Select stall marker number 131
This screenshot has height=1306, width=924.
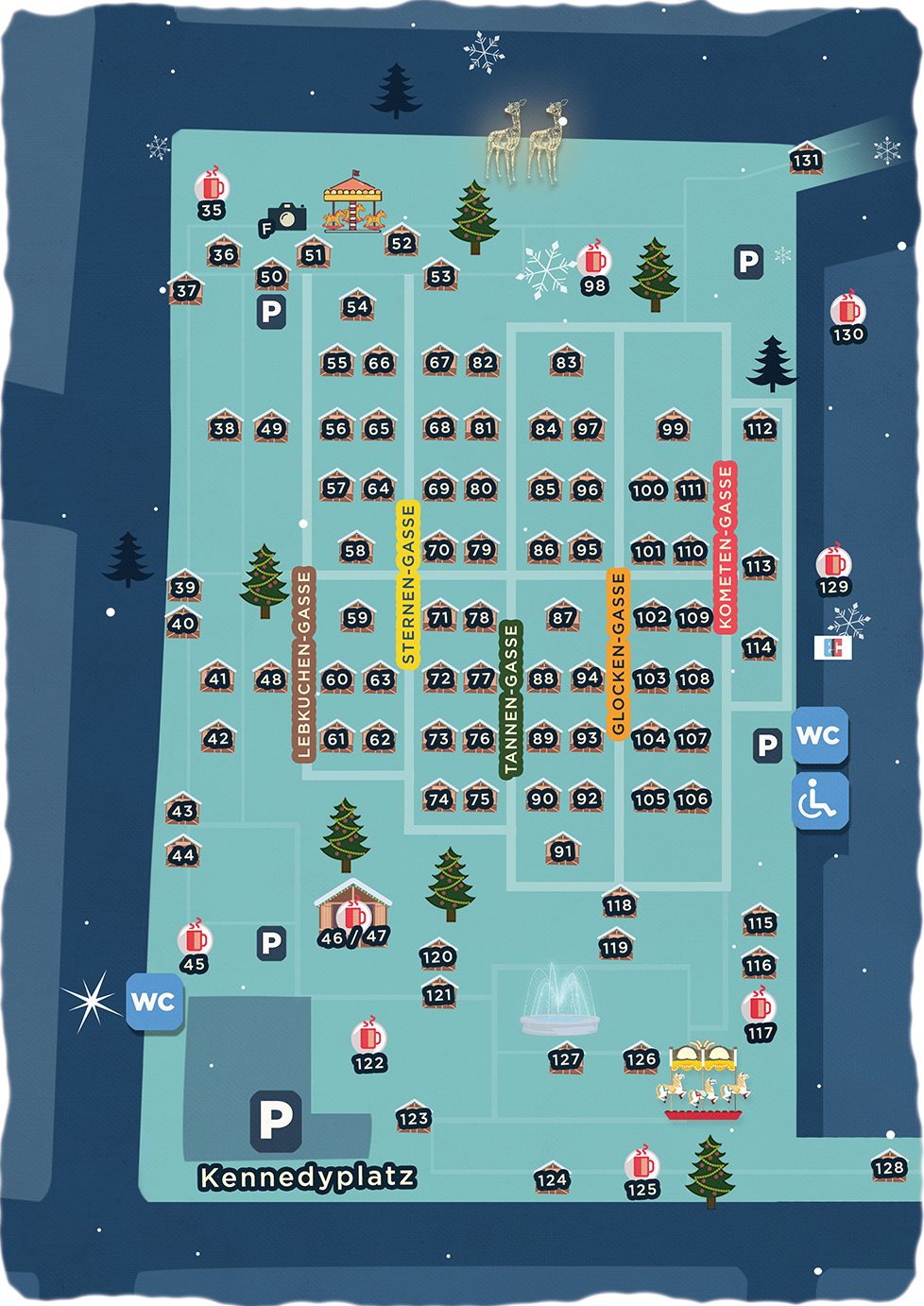tap(806, 158)
